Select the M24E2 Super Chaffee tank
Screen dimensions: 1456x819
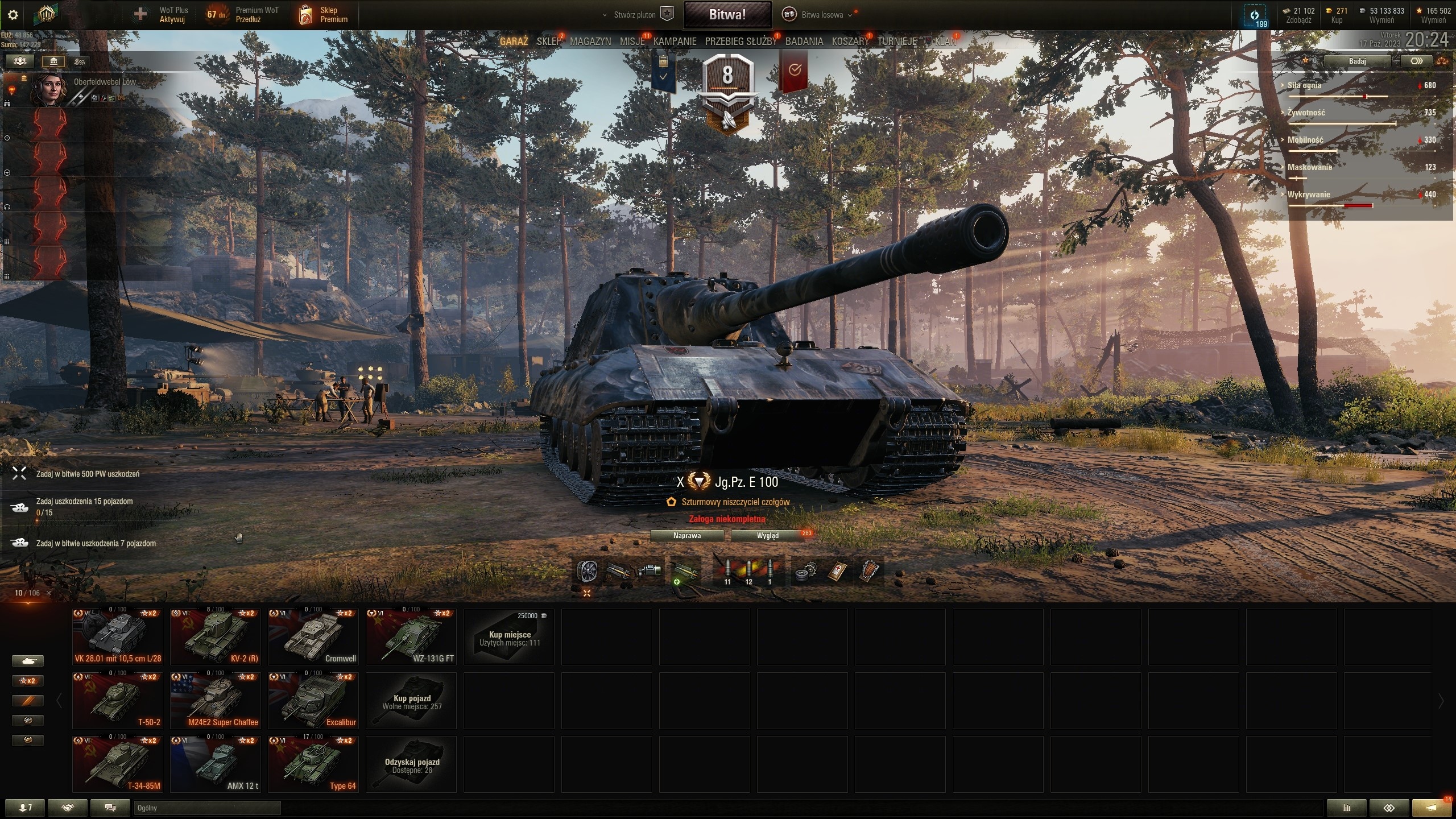(216, 700)
